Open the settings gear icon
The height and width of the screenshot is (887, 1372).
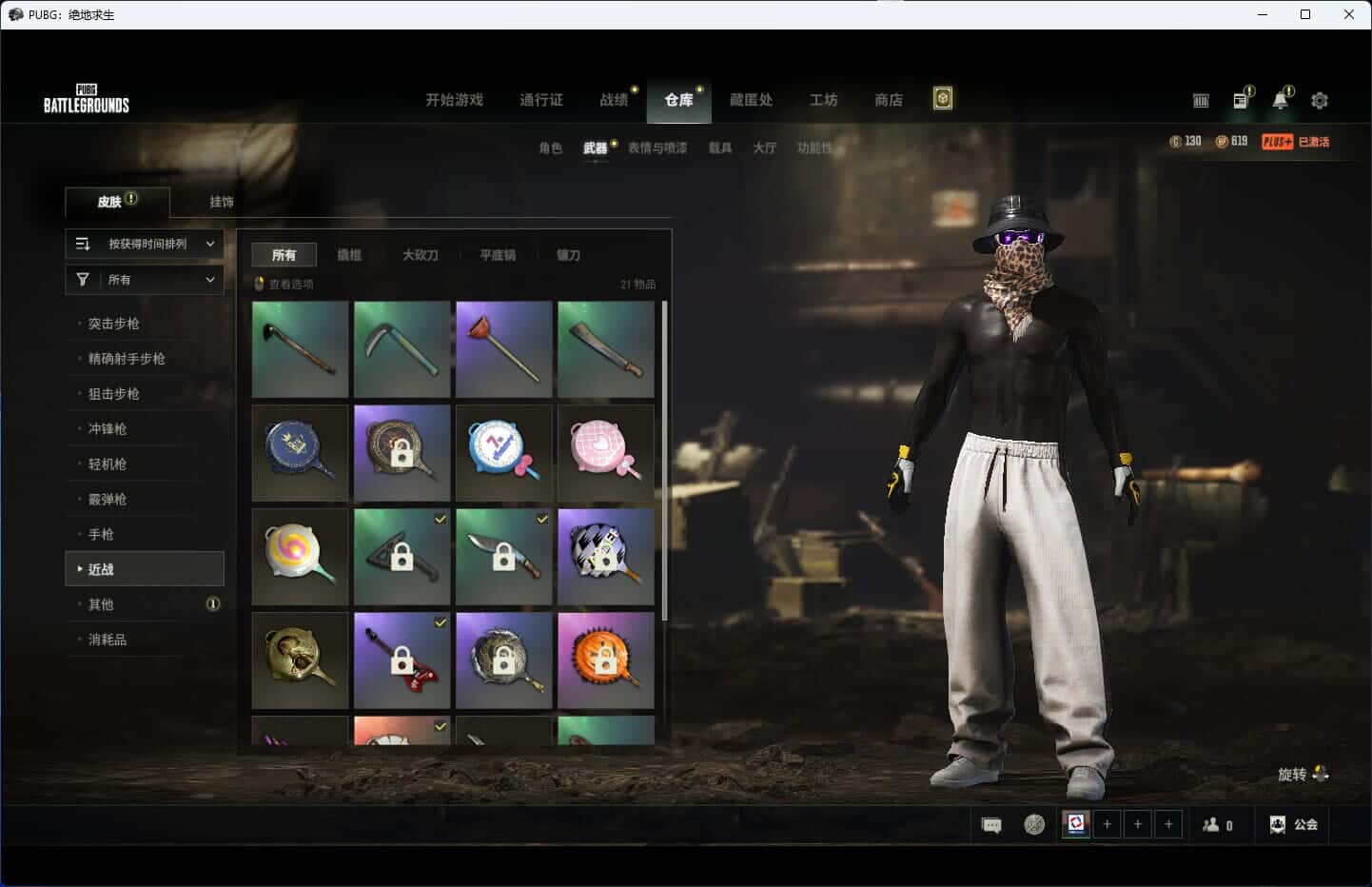(x=1320, y=100)
